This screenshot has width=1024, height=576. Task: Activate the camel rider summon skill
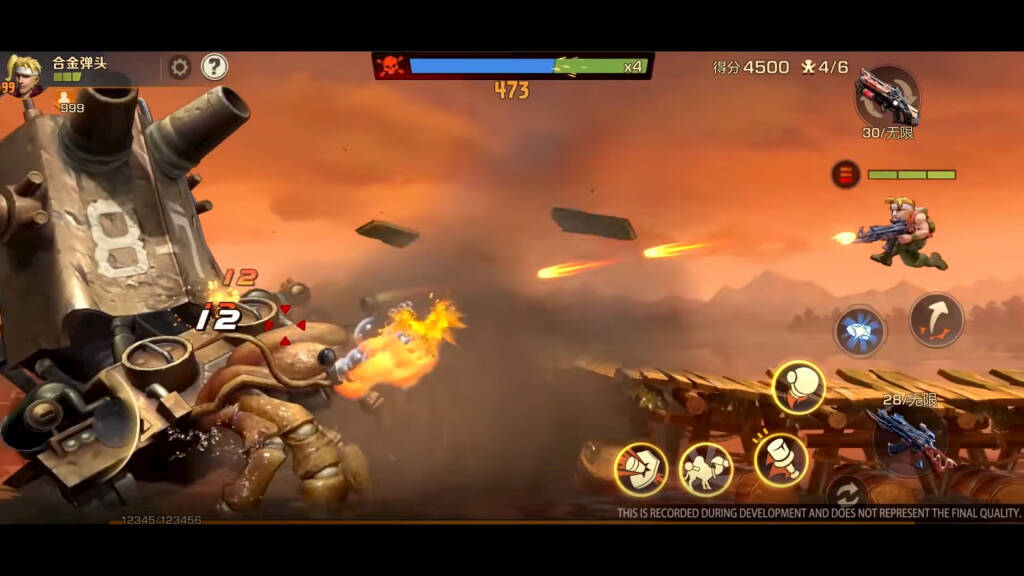pyautogui.click(x=706, y=469)
